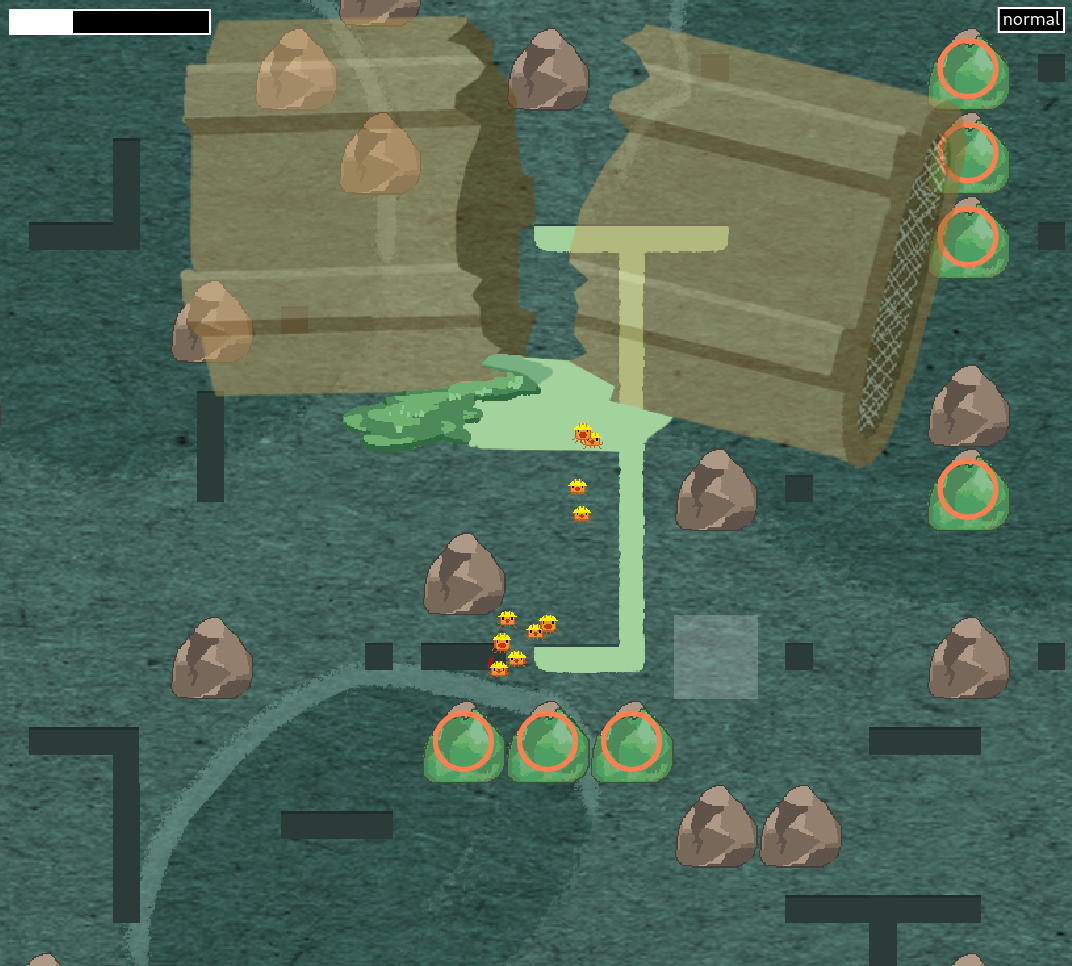
Task: Click the "normal" mode button
Action: [x=1030, y=20]
